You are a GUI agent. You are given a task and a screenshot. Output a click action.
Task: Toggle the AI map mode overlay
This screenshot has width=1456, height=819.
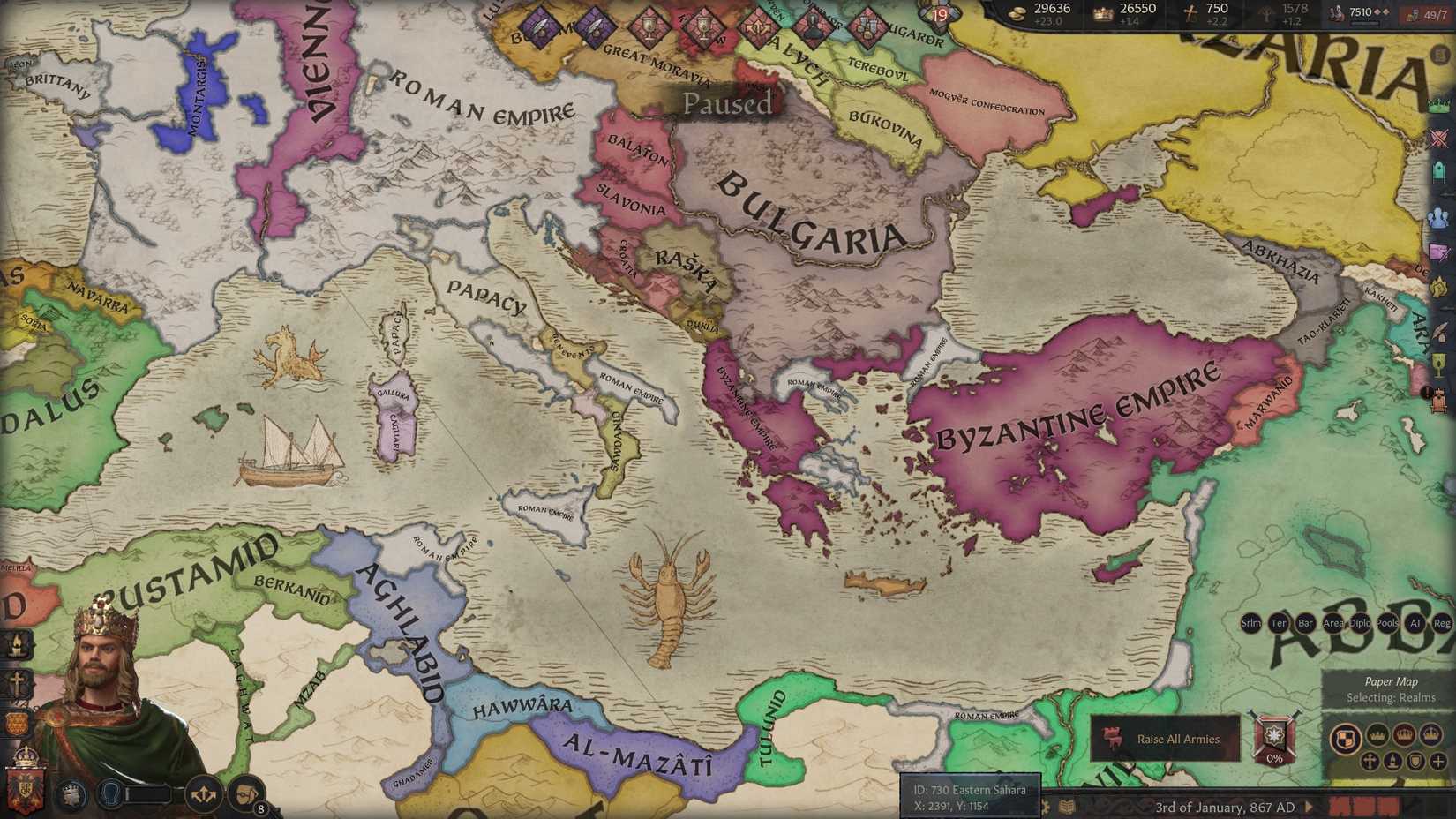[1415, 623]
